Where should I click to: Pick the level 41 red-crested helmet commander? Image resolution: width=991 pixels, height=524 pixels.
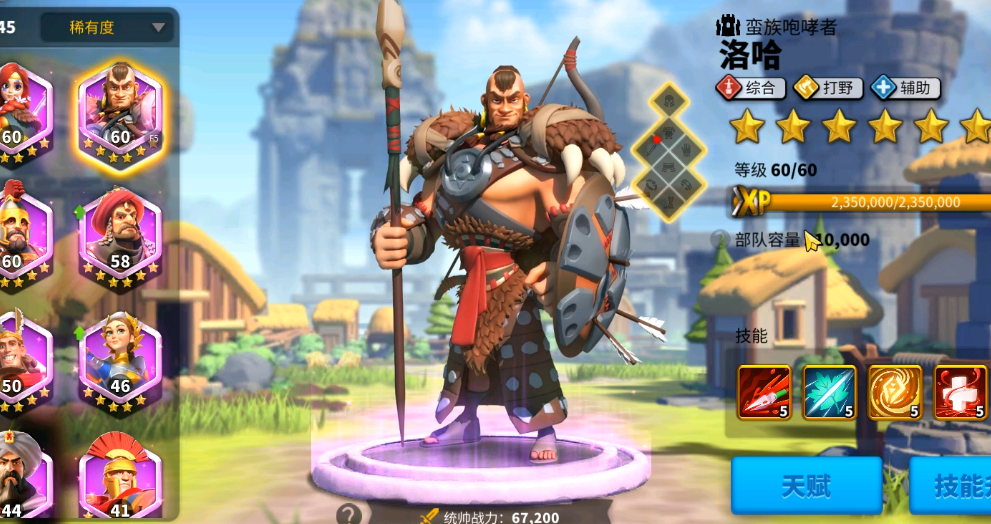(x=120, y=478)
